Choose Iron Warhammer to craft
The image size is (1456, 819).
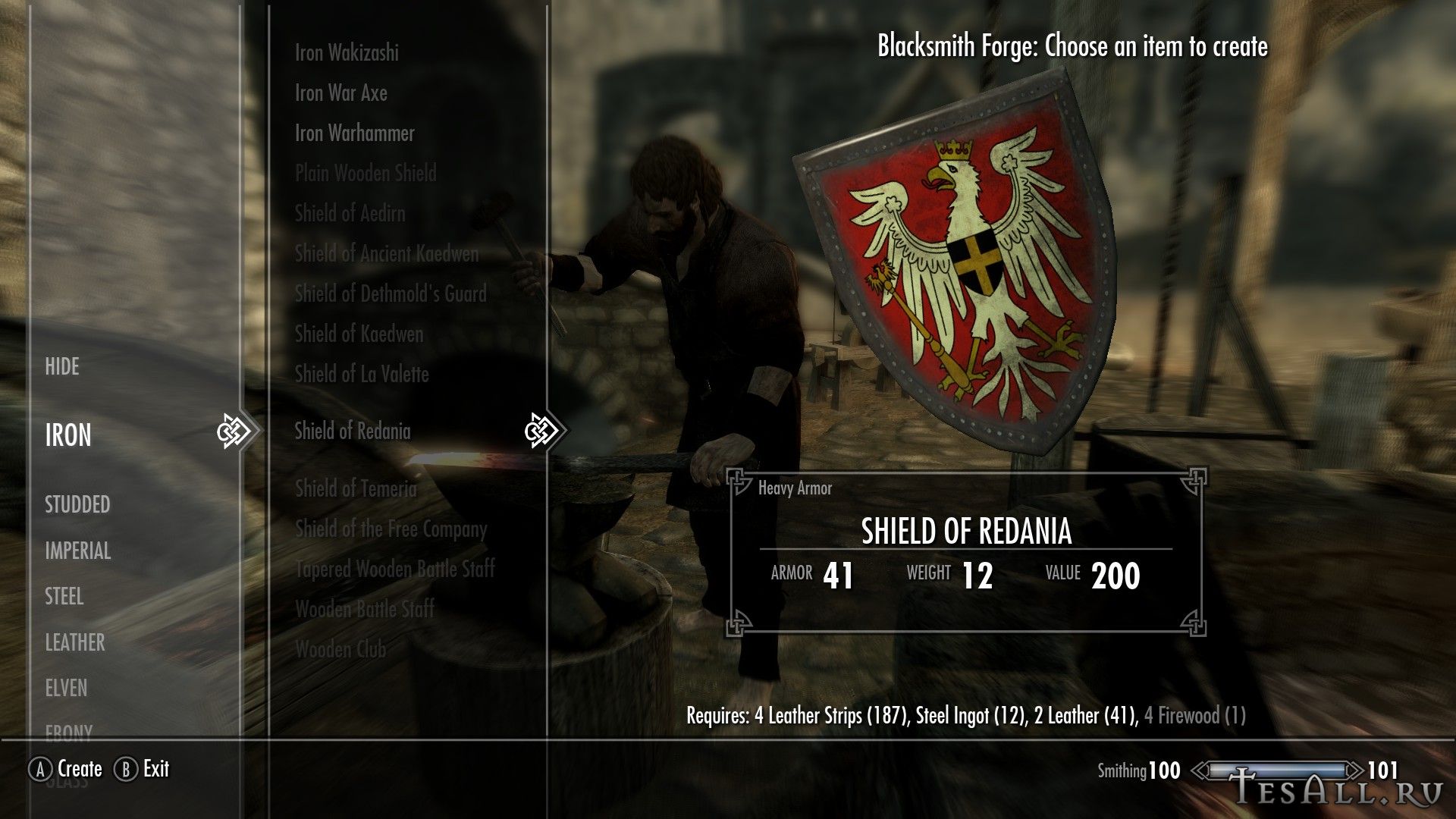tap(355, 133)
